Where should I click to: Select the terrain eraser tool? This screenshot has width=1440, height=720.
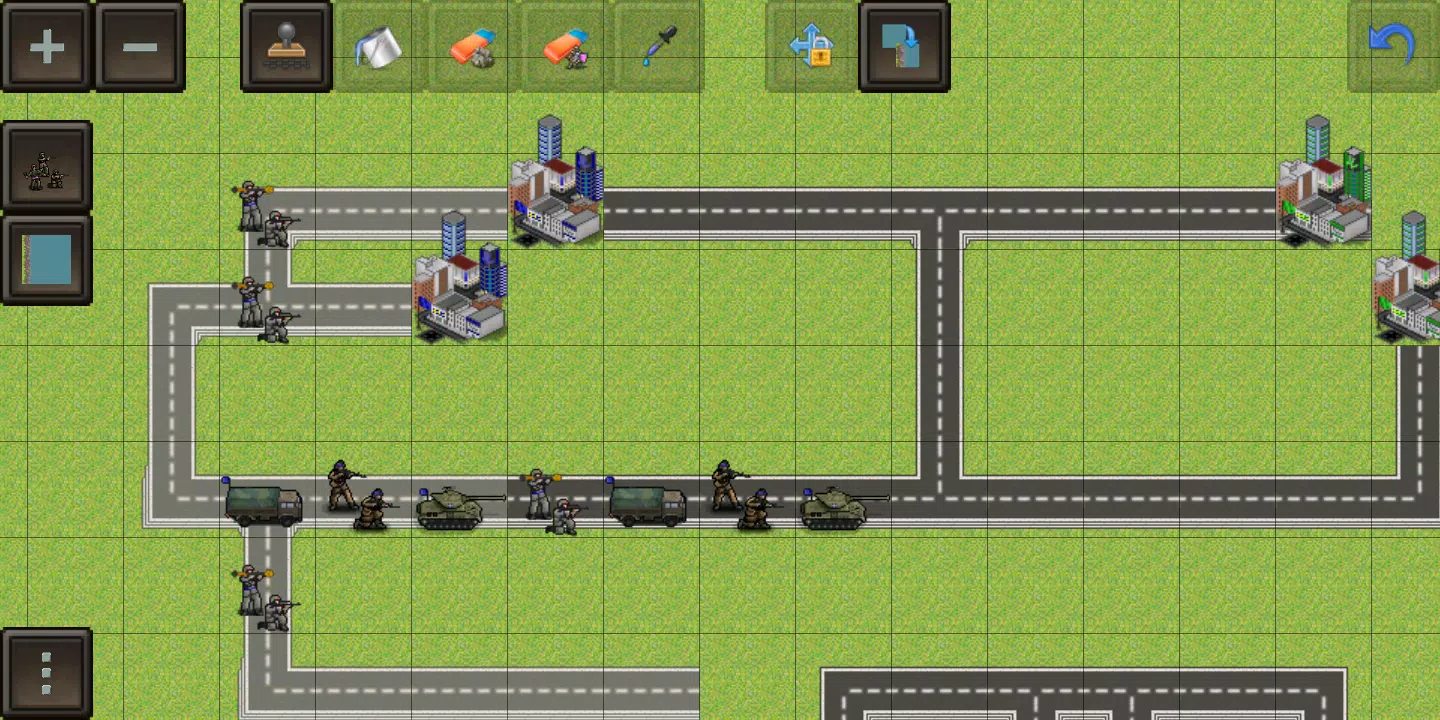tap(470, 45)
